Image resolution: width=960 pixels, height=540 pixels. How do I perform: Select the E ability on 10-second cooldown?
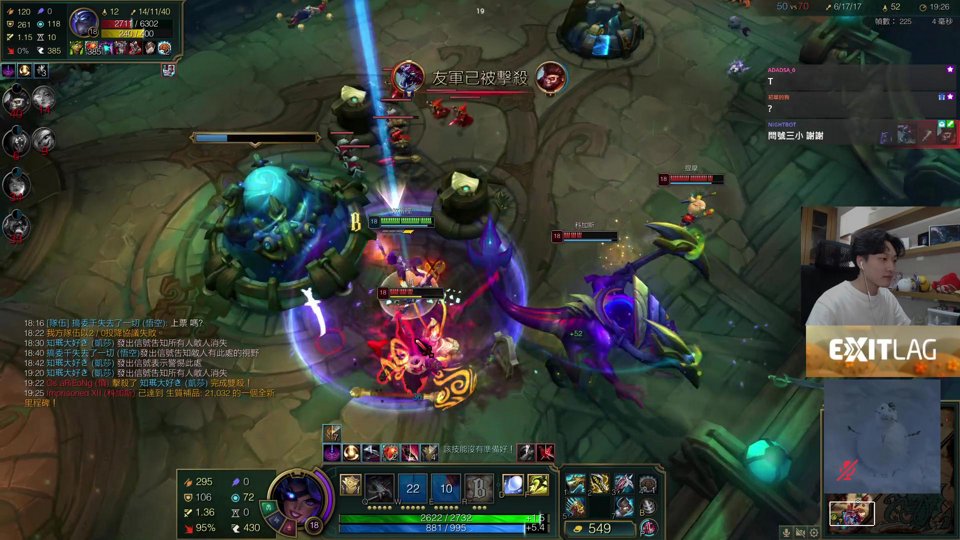click(x=446, y=487)
